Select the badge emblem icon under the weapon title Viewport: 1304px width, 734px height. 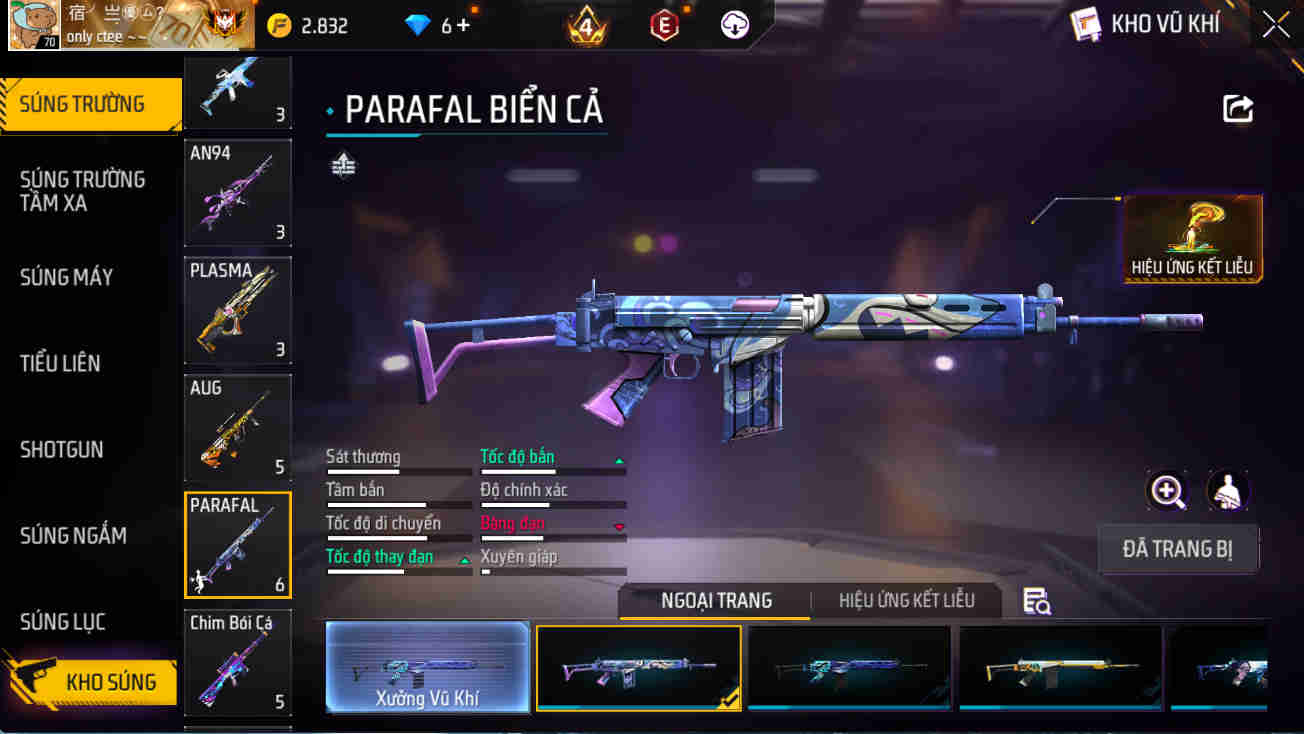[x=343, y=166]
